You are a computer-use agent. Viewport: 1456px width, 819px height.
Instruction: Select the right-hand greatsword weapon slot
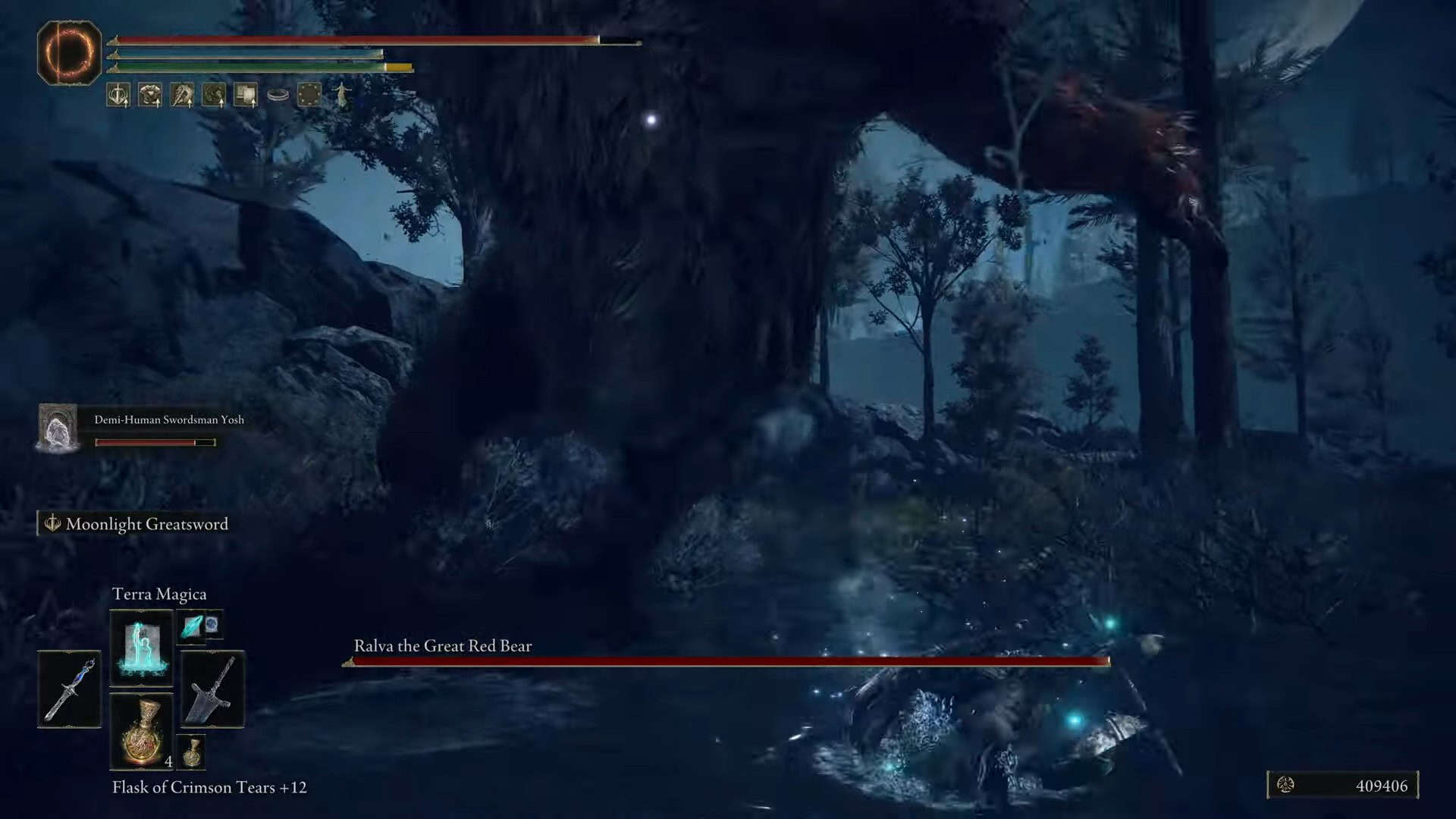click(212, 689)
